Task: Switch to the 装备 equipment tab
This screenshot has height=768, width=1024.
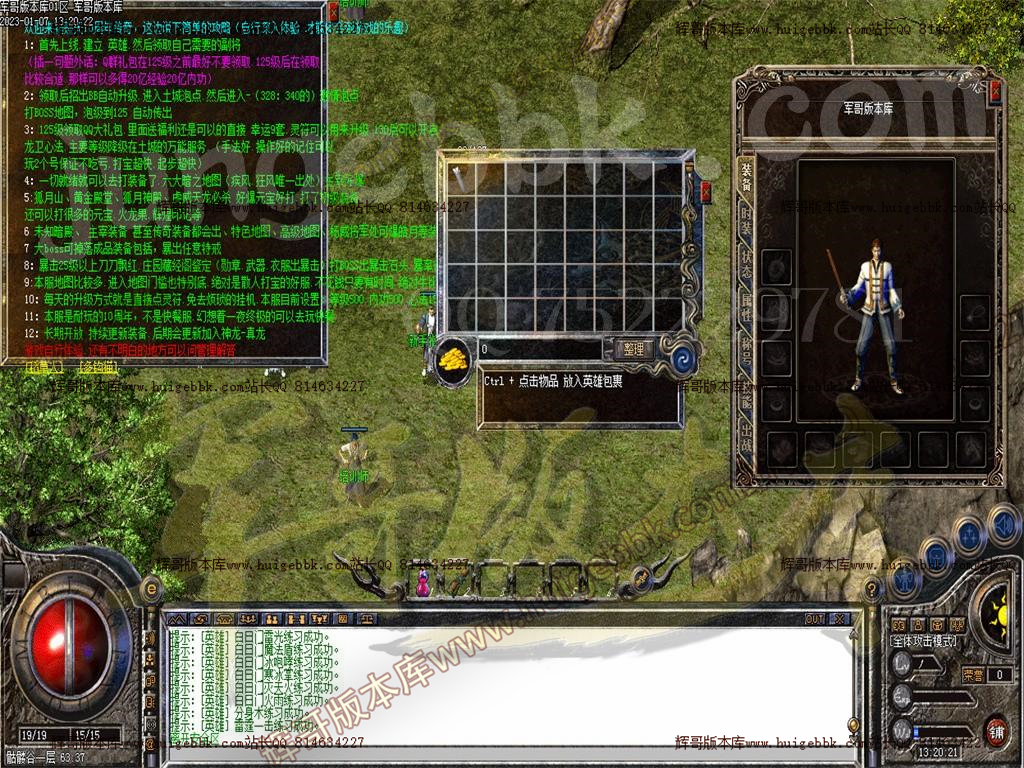Action: [746, 175]
